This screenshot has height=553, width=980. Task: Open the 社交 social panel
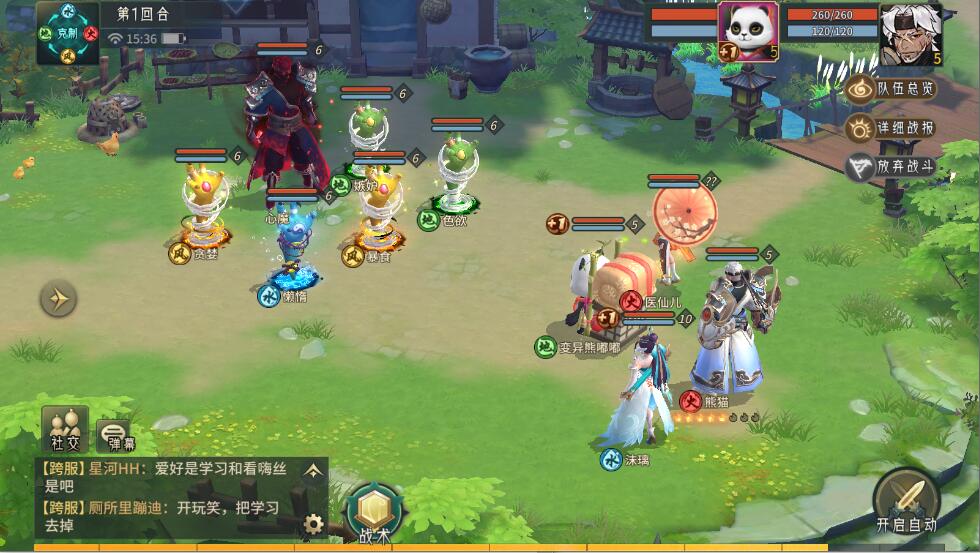(65, 428)
